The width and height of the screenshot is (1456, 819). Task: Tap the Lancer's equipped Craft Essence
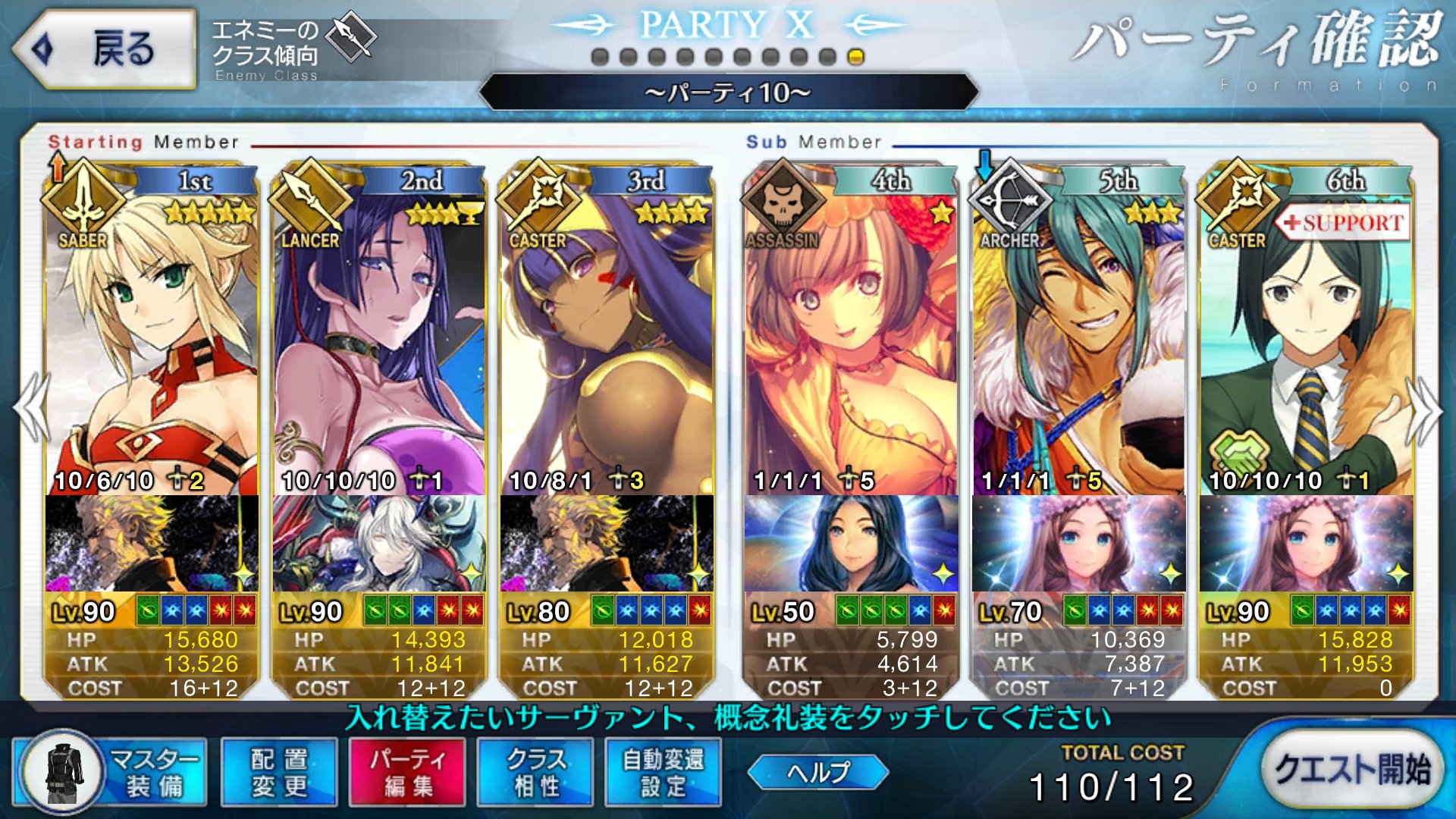(x=379, y=543)
